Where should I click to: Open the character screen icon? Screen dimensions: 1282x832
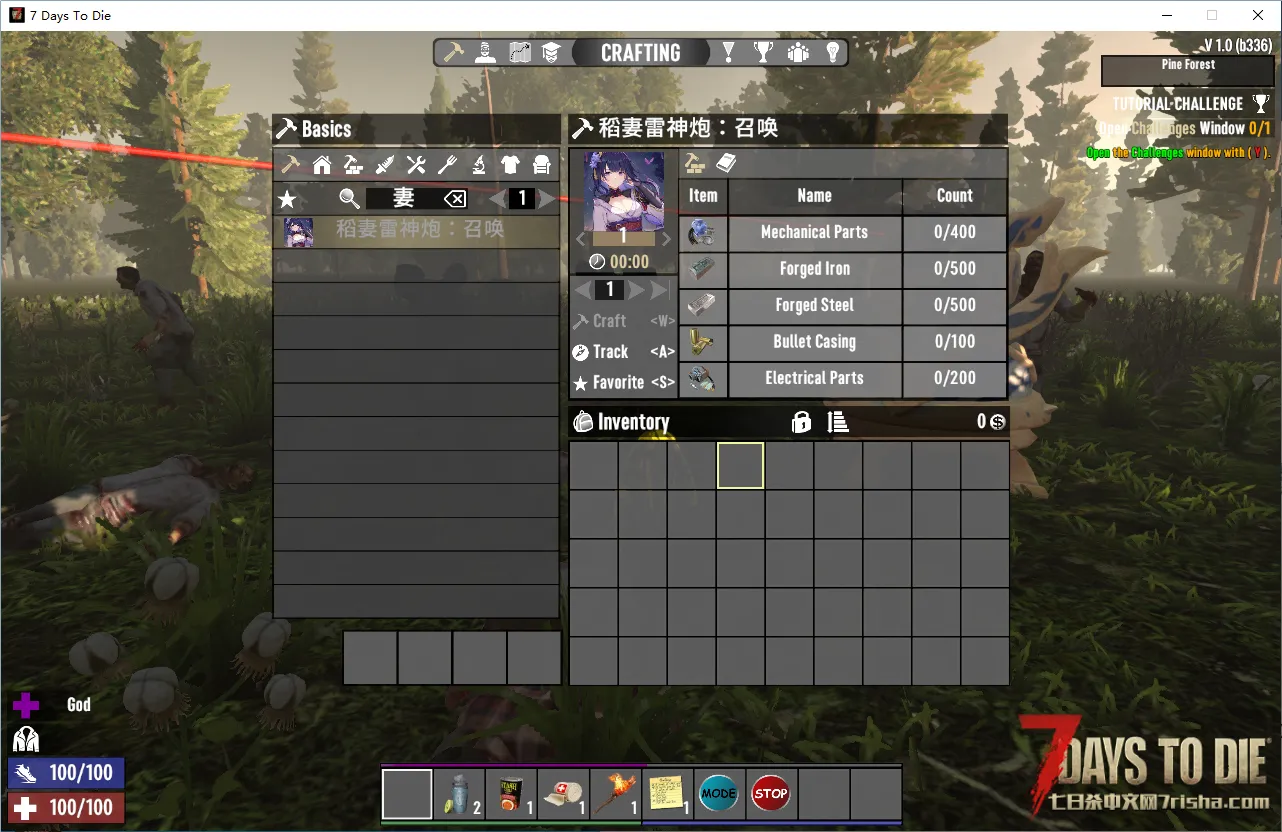tap(486, 53)
